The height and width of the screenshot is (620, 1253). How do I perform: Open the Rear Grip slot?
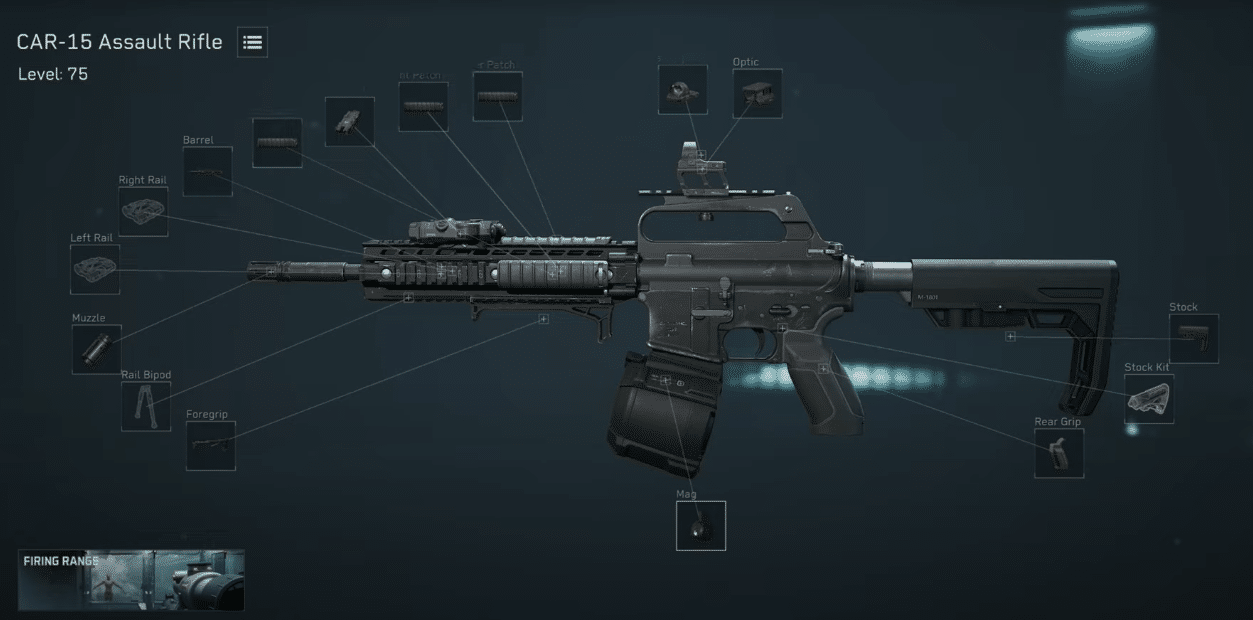(1059, 453)
